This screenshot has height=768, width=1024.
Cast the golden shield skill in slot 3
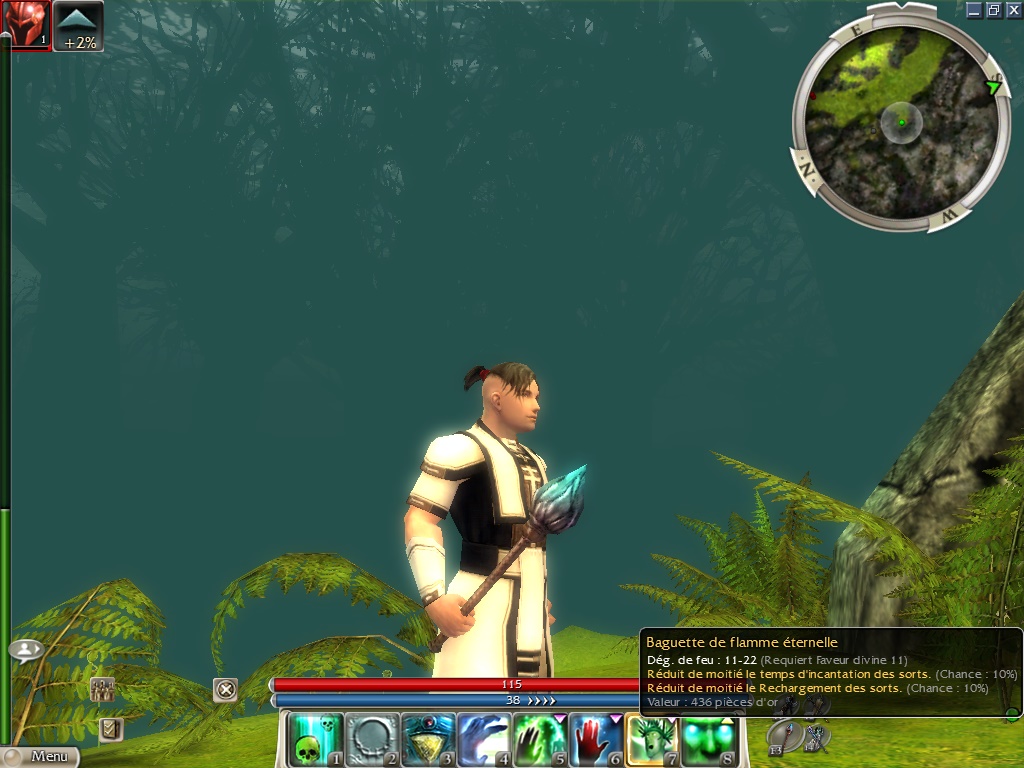pyautogui.click(x=429, y=739)
